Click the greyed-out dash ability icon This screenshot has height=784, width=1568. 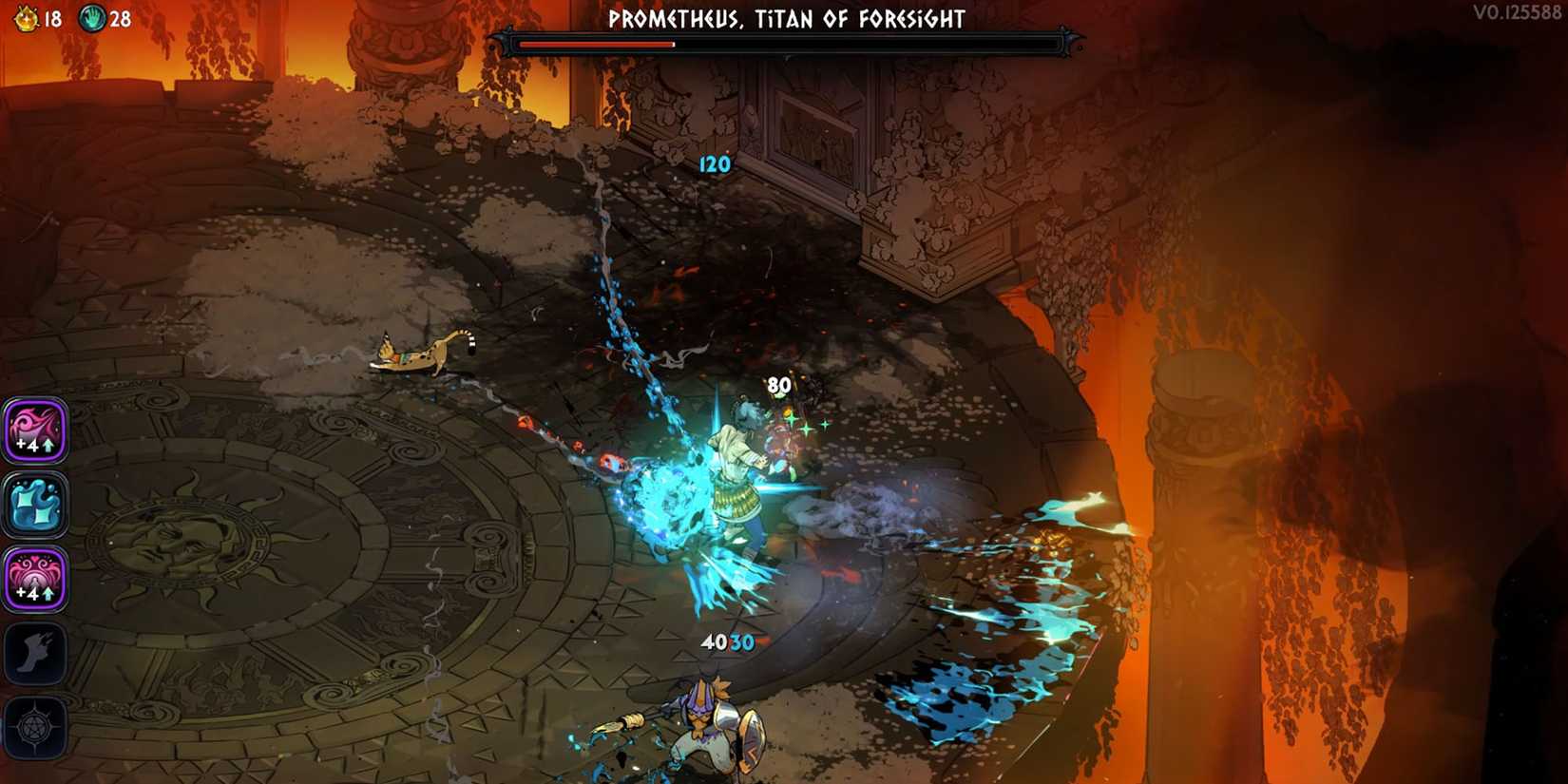pos(35,655)
